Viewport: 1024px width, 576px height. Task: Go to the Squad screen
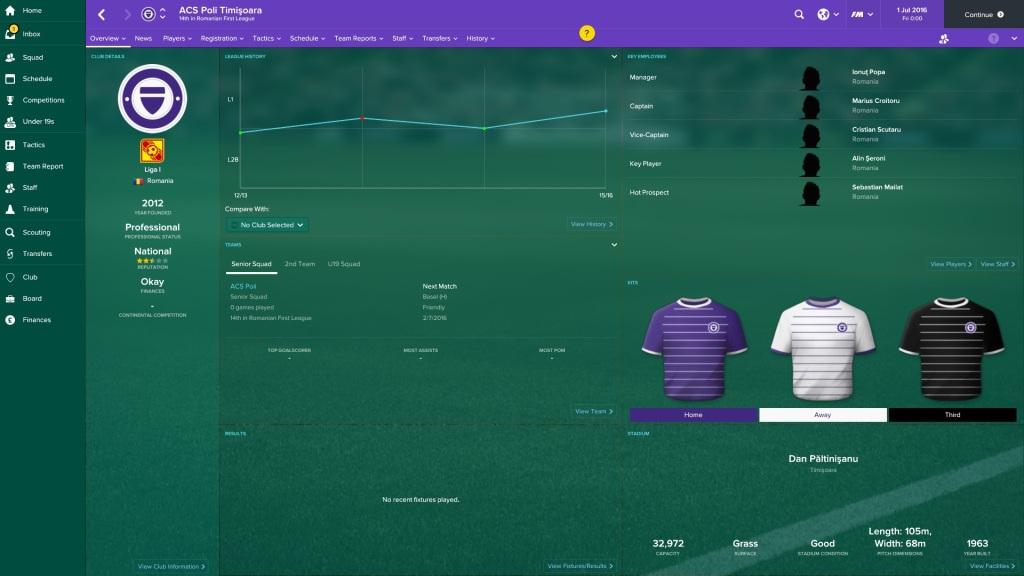(x=33, y=57)
